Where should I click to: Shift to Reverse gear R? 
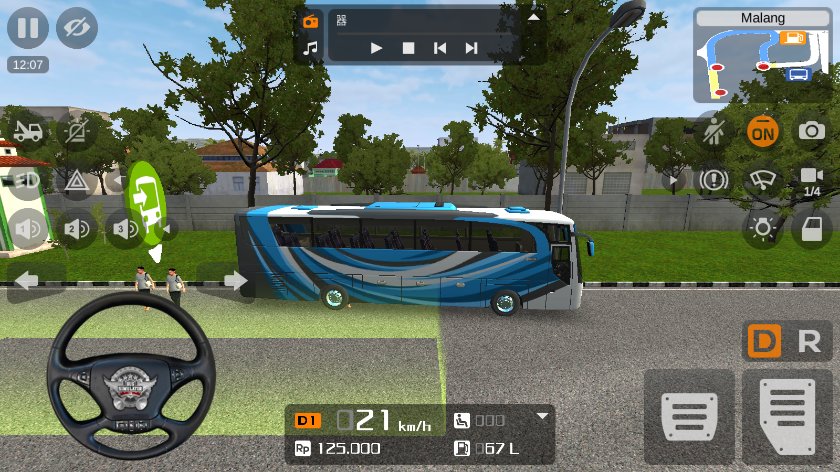coord(809,342)
